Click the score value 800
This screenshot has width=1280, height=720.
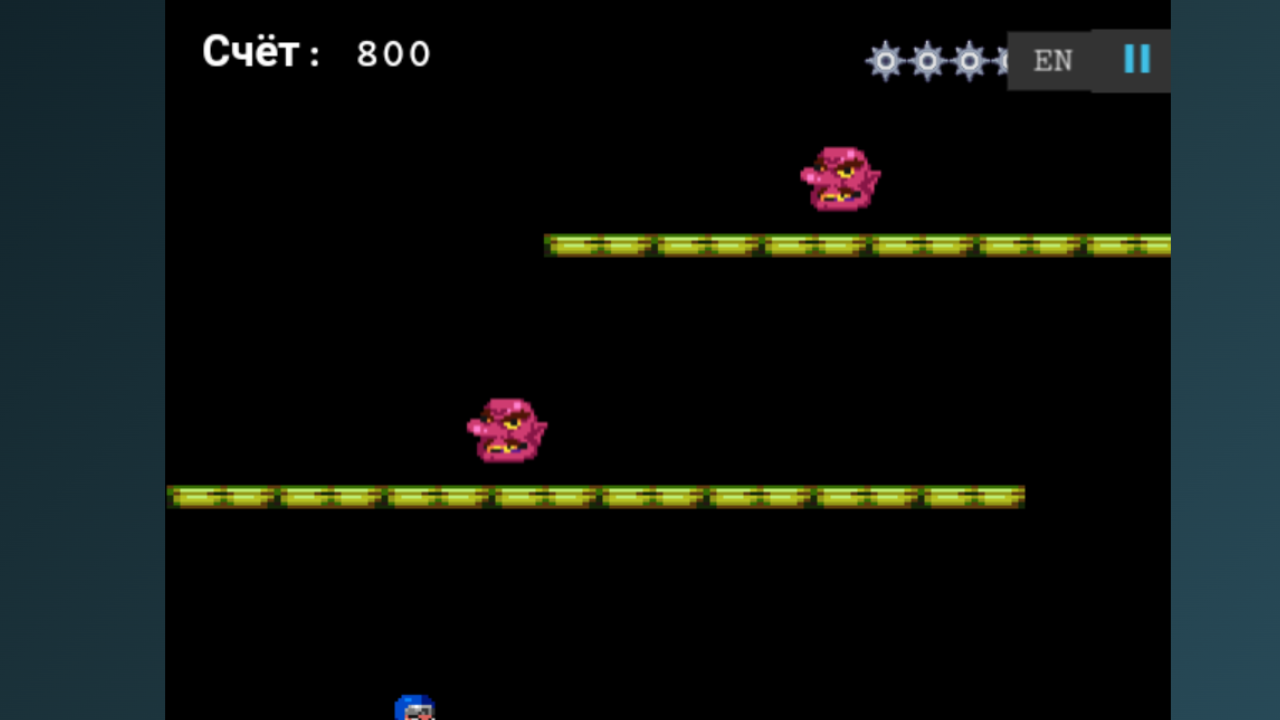pos(394,54)
